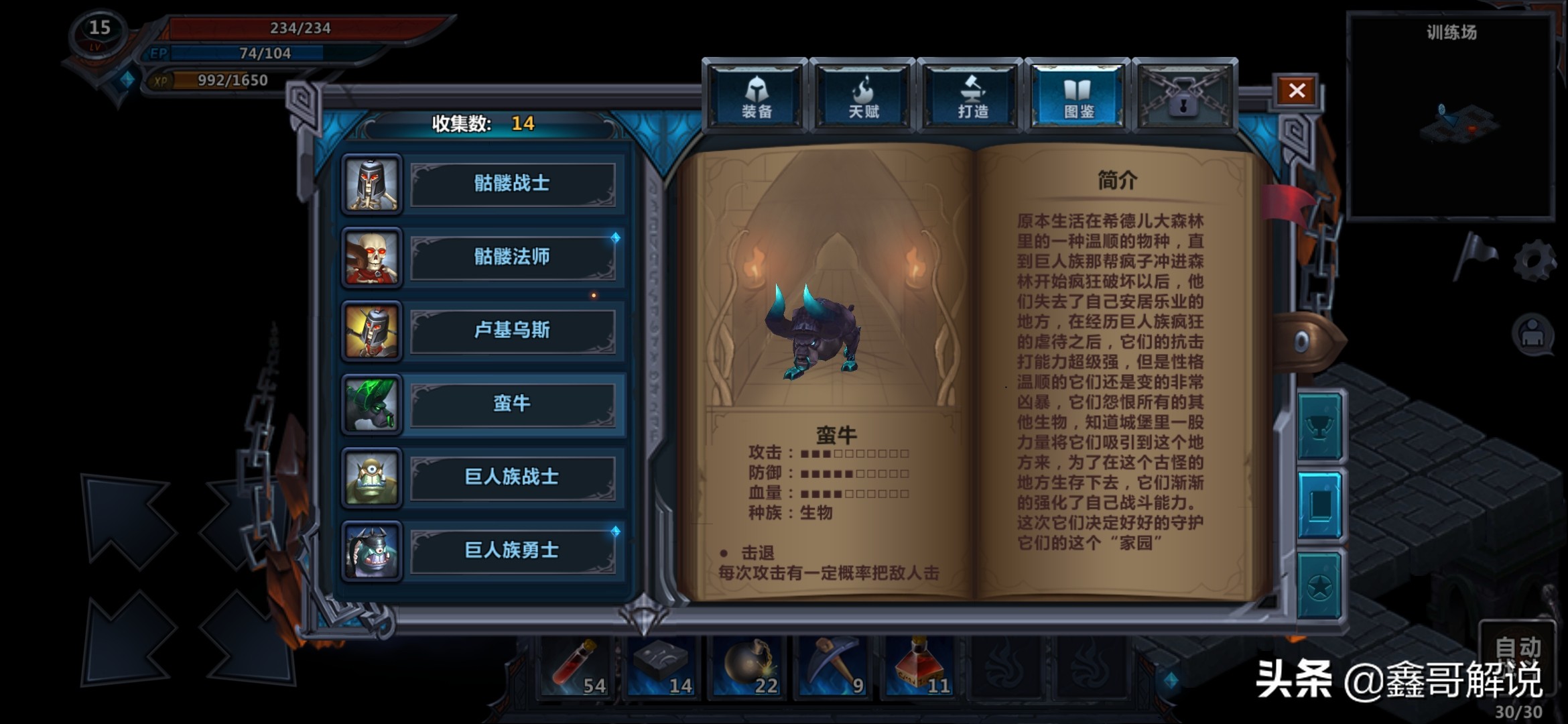This screenshot has width=1568, height=724.
Task: Select the 巨人族勇士 portrait icon
Action: click(372, 550)
